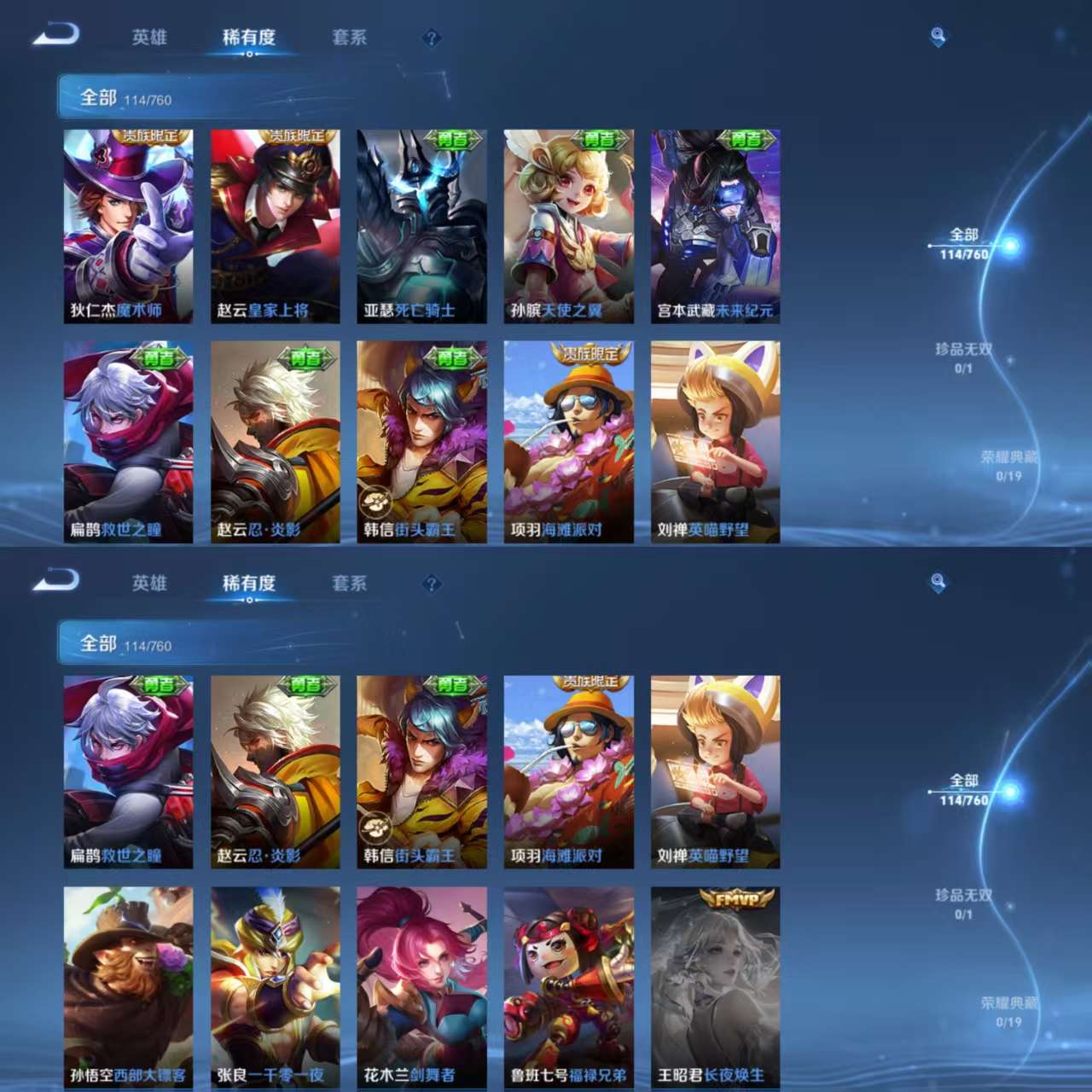1092x1092 pixels.
Task: Open the 花木兰 剑舞者 skin card
Action: pyautogui.click(x=421, y=987)
